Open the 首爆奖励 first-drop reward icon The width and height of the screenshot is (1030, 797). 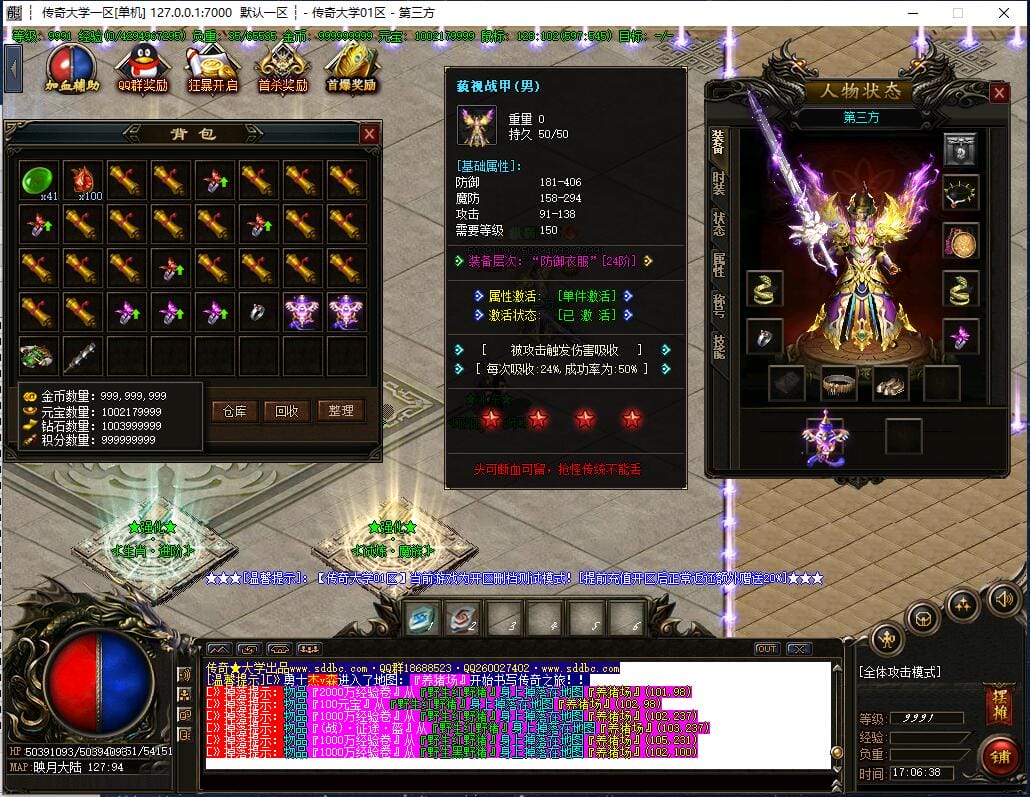click(351, 67)
